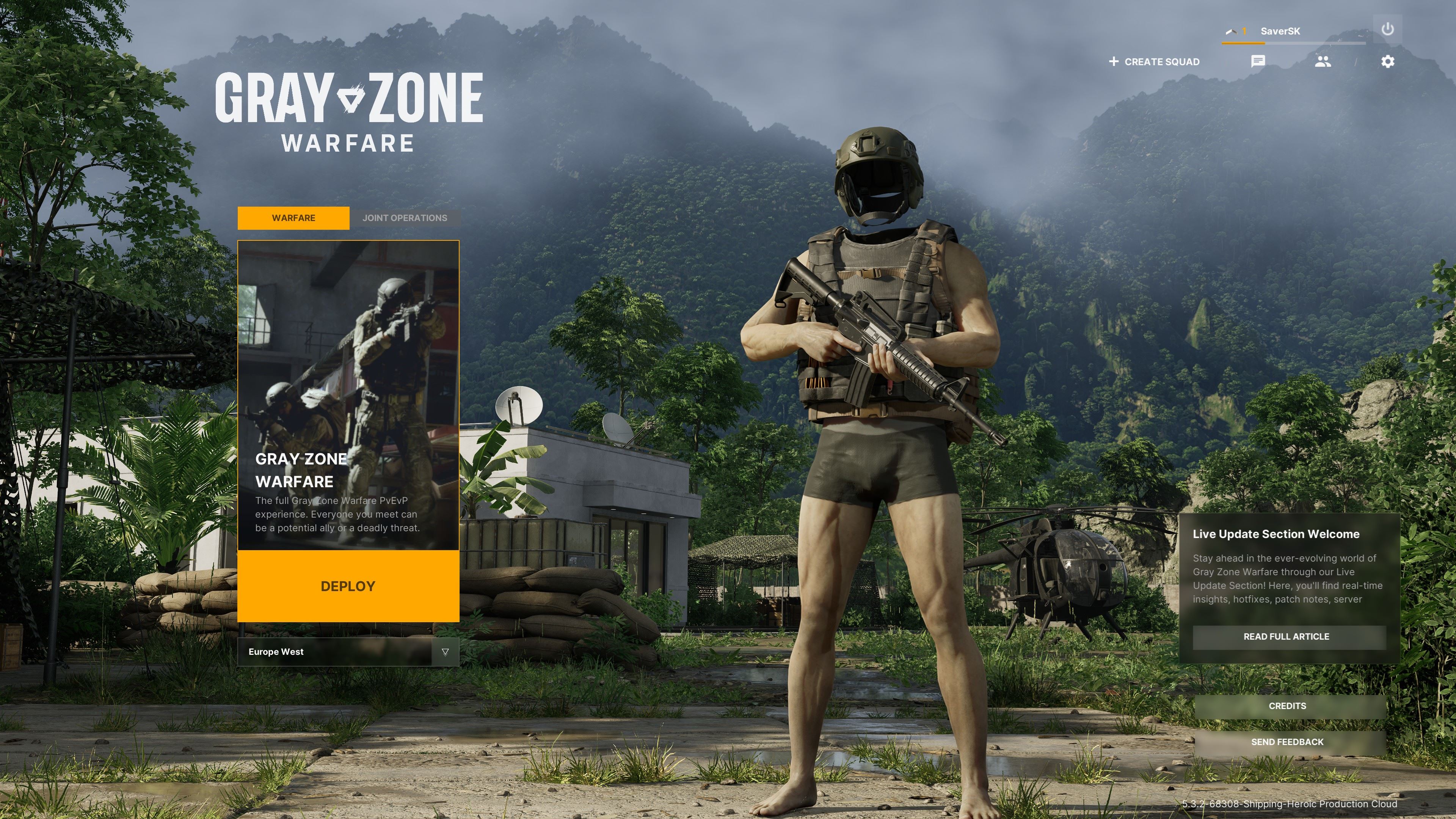Select the Warfare mode tab
1456x819 pixels.
pyautogui.click(x=293, y=218)
